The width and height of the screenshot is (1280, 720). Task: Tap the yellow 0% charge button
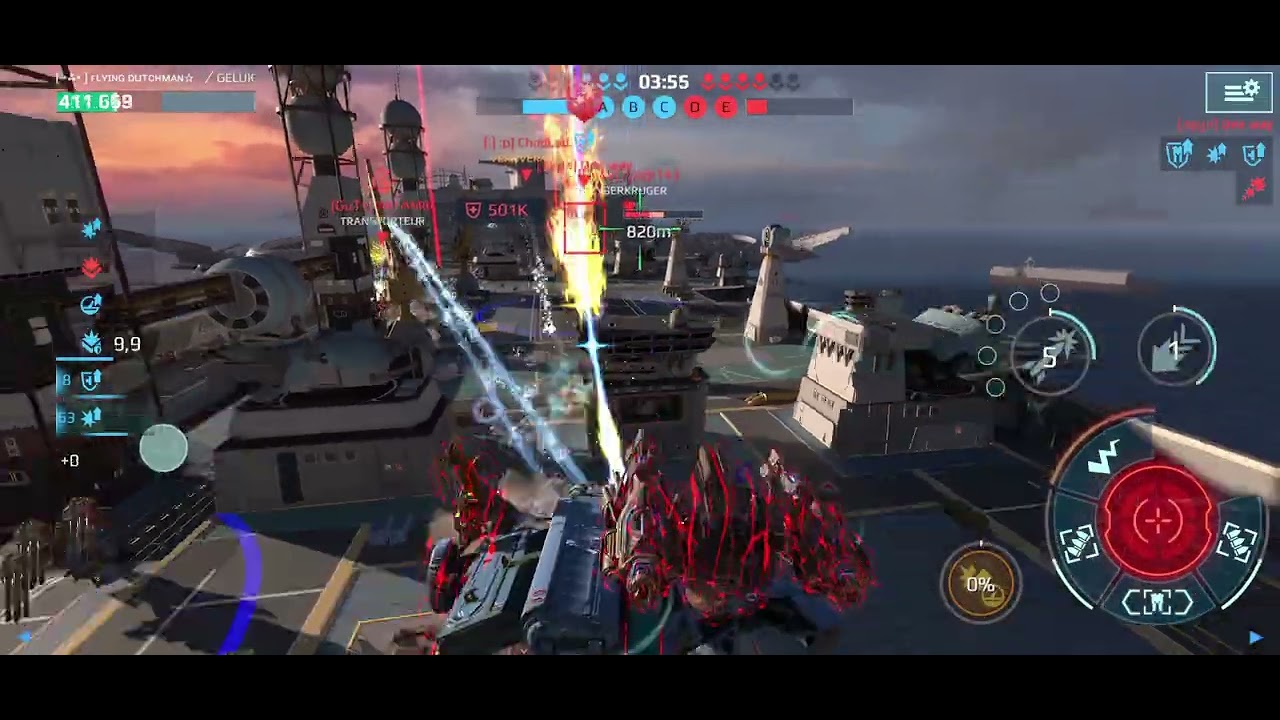(980, 584)
